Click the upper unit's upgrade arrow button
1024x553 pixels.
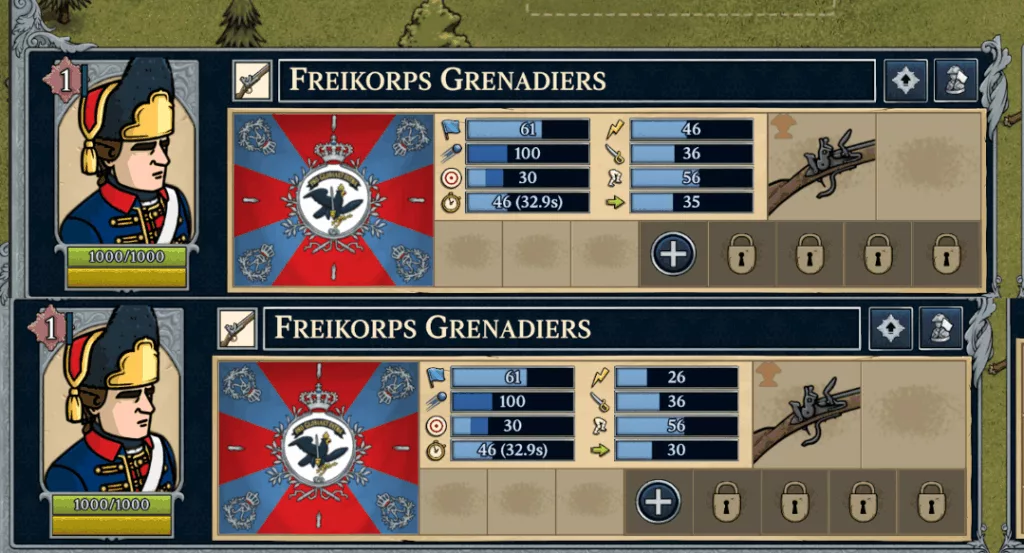click(906, 81)
